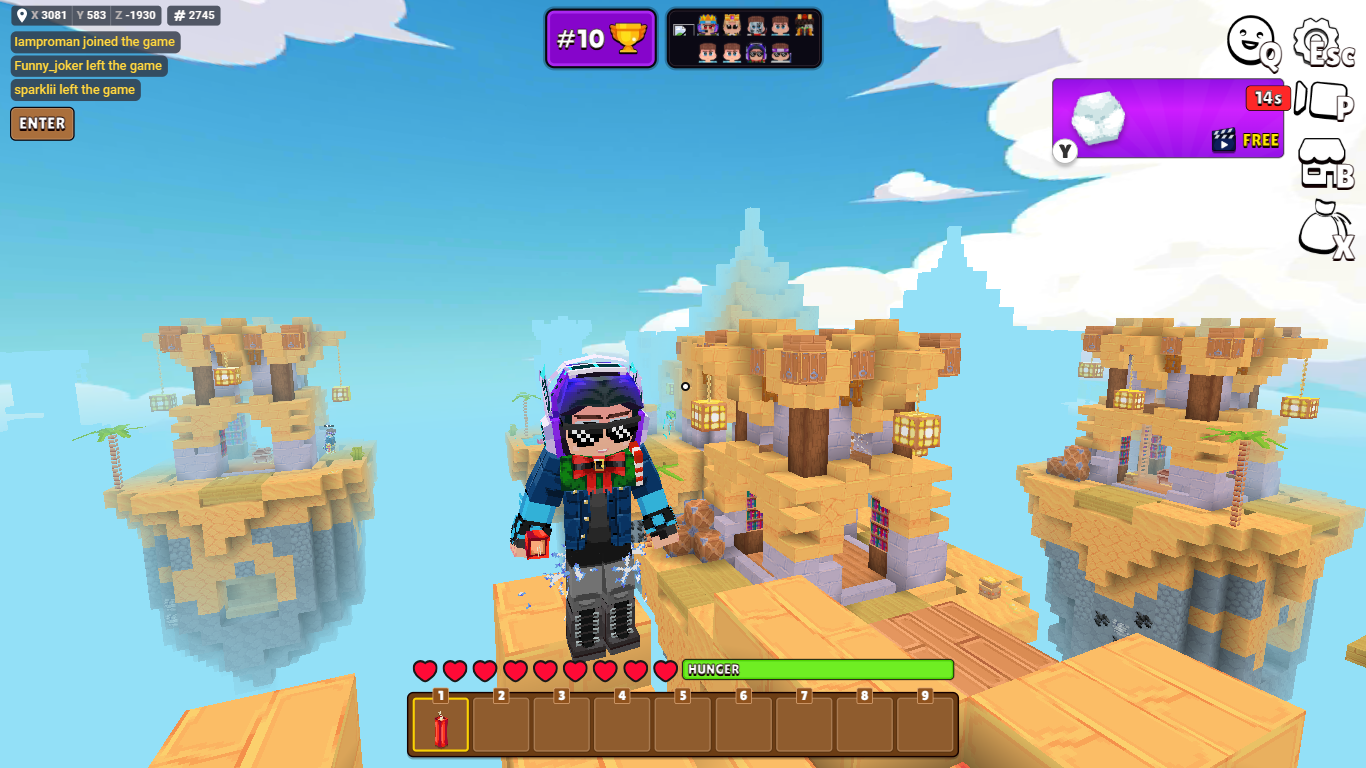Open the player avatars list panel

pyautogui.click(x=744, y=39)
